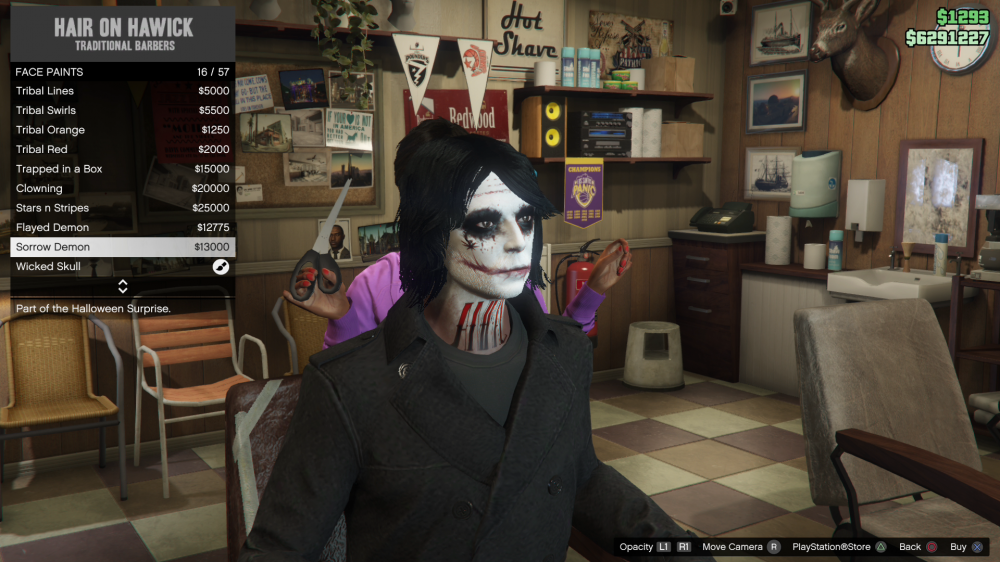Pick the Tribal Orange face paint
The height and width of the screenshot is (562, 1000).
[122, 130]
